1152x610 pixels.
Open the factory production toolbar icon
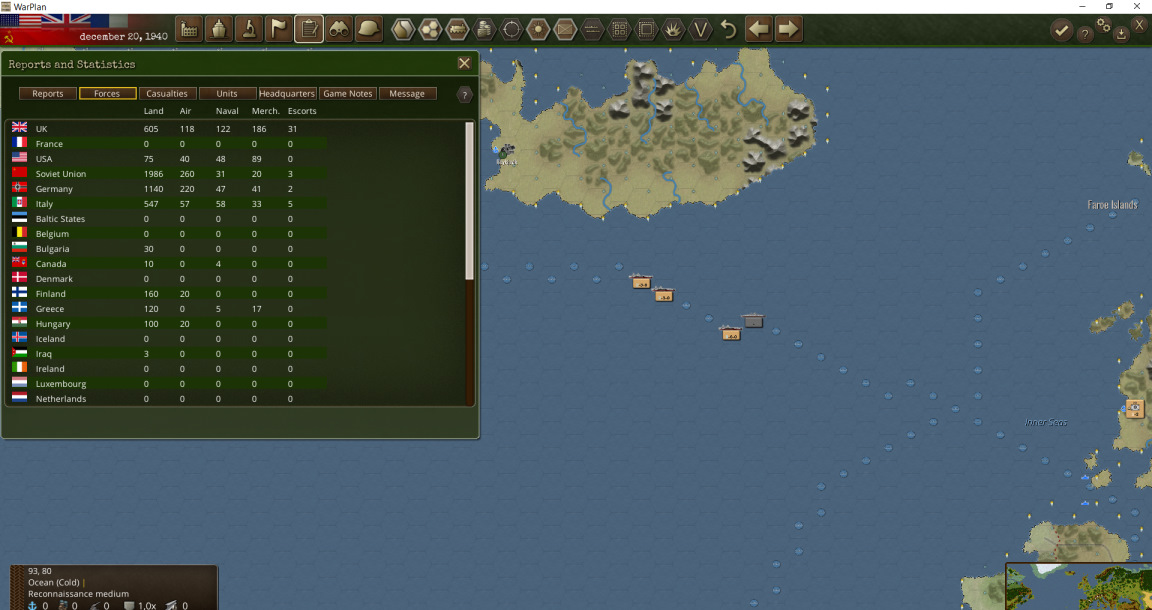(x=189, y=29)
